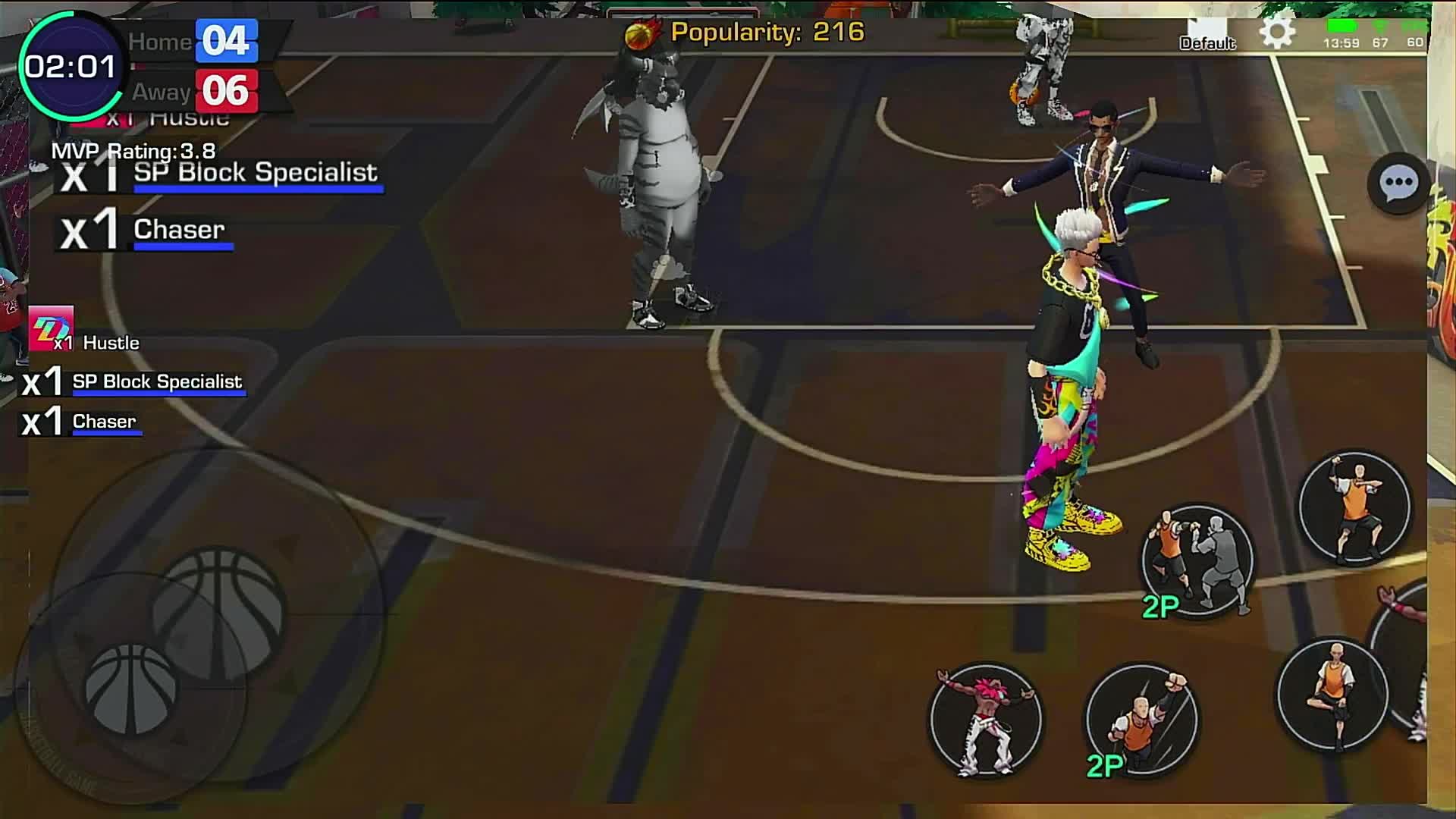
Task: Use the 2P guard-opponent skill button
Action: pos(1197,561)
